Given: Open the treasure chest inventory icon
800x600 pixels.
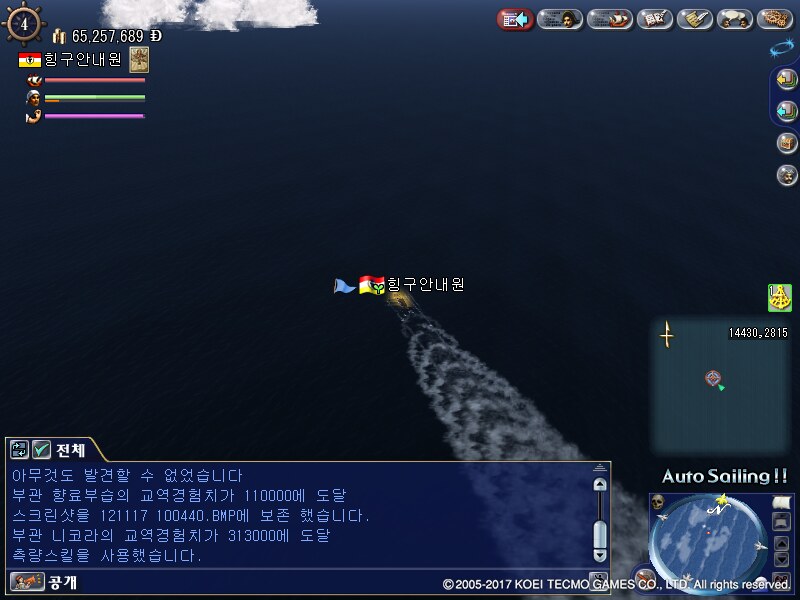Looking at the screenshot, I should 786,143.
